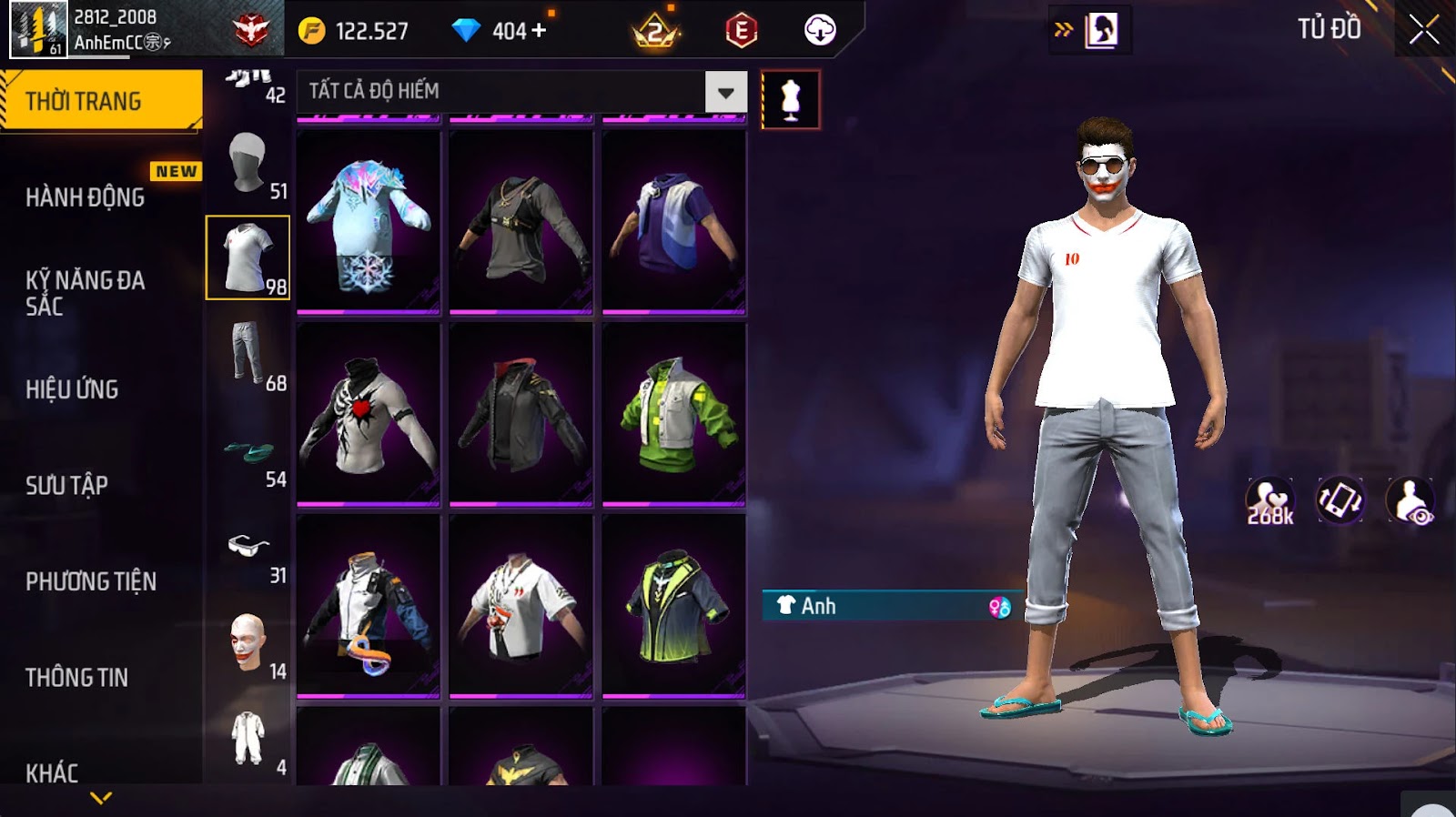
Task: Open the Thời Trang tab
Action: [x=101, y=101]
